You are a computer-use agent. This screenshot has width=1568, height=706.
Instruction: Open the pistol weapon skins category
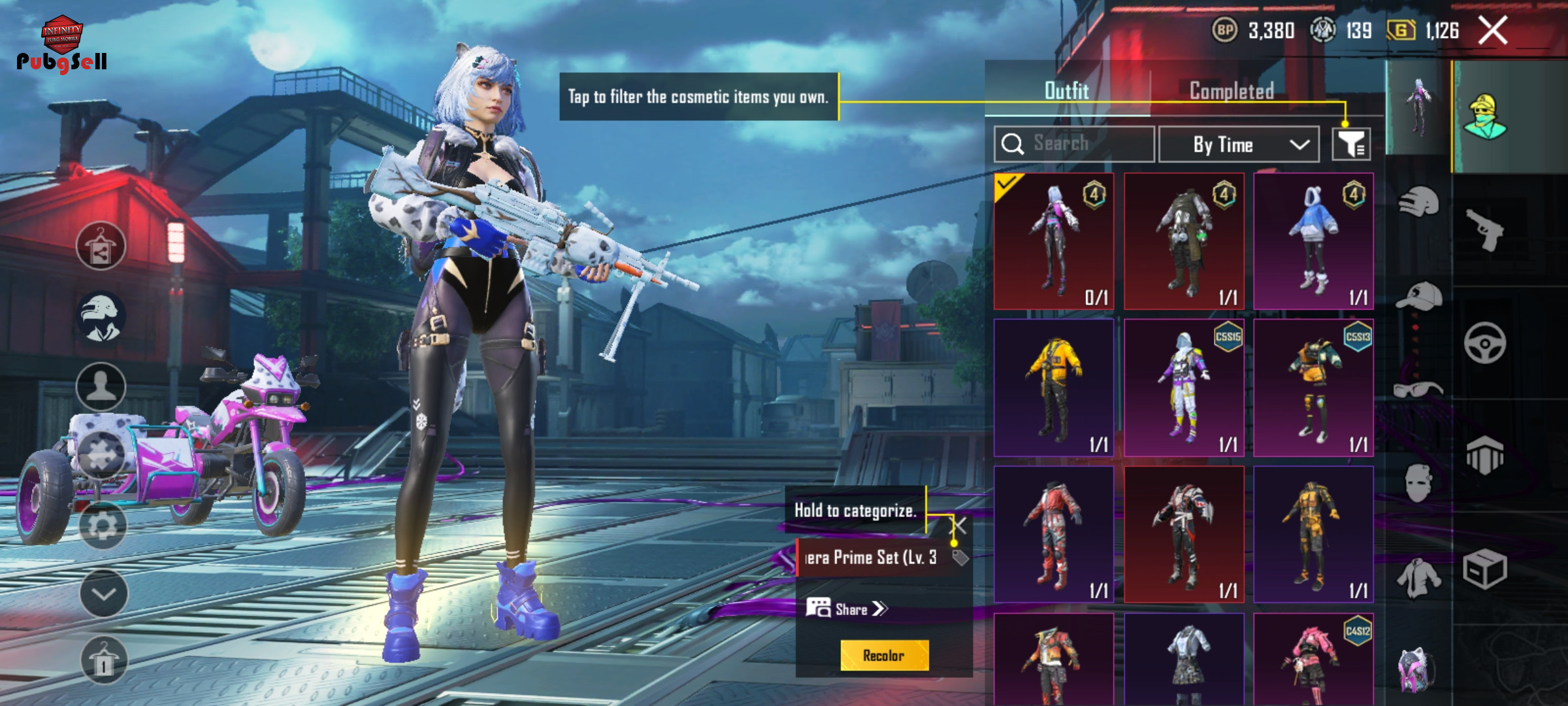[x=1484, y=230]
